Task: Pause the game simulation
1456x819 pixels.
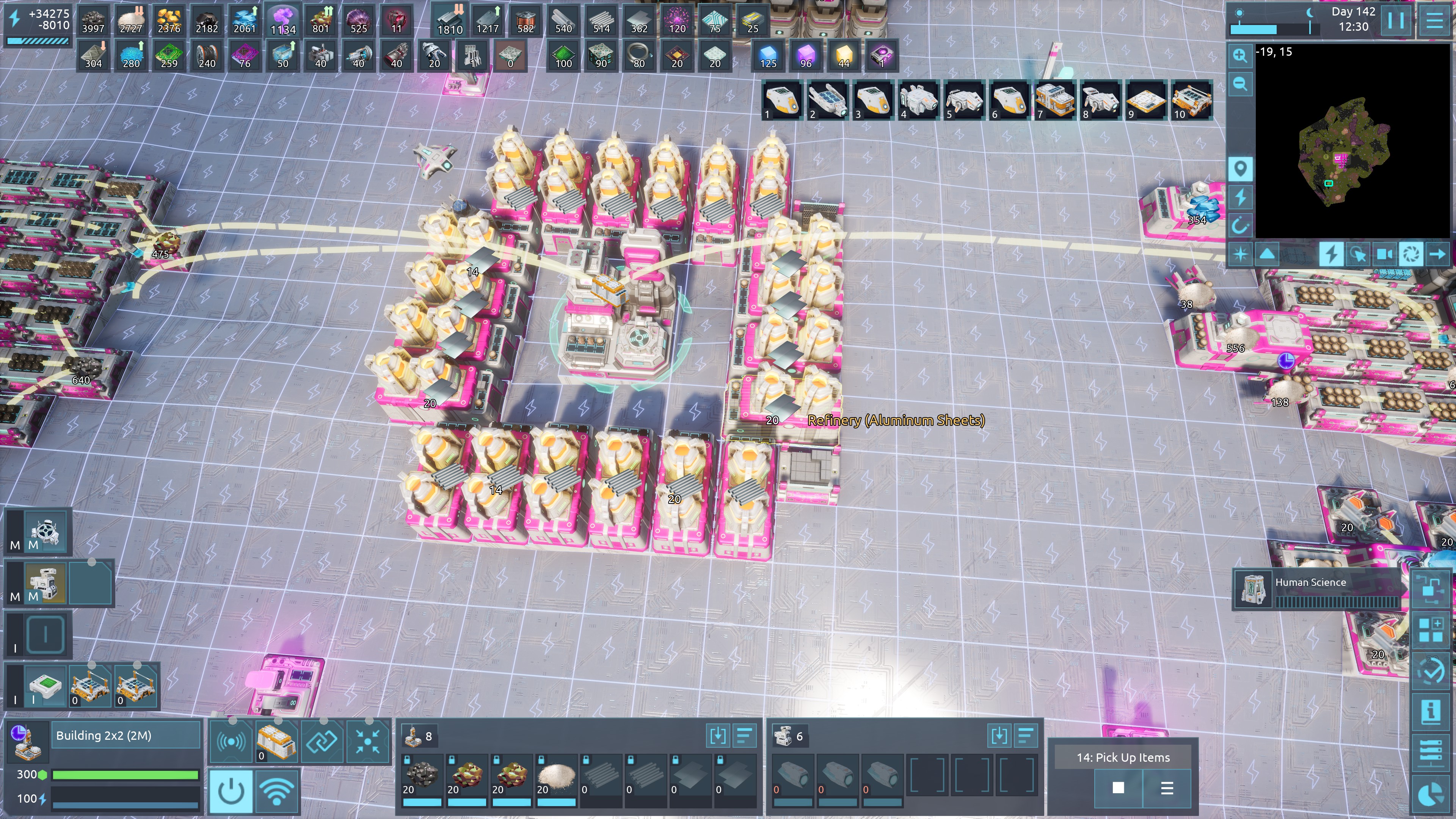Action: coord(1395,21)
